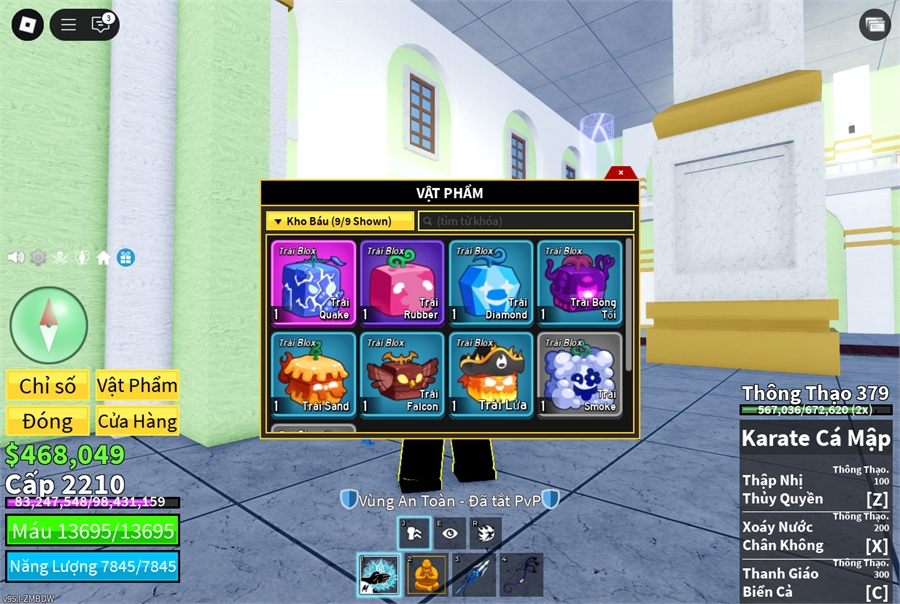900x604 pixels.
Task: Pick the Trái Lửa flame fruit
Action: click(x=490, y=374)
